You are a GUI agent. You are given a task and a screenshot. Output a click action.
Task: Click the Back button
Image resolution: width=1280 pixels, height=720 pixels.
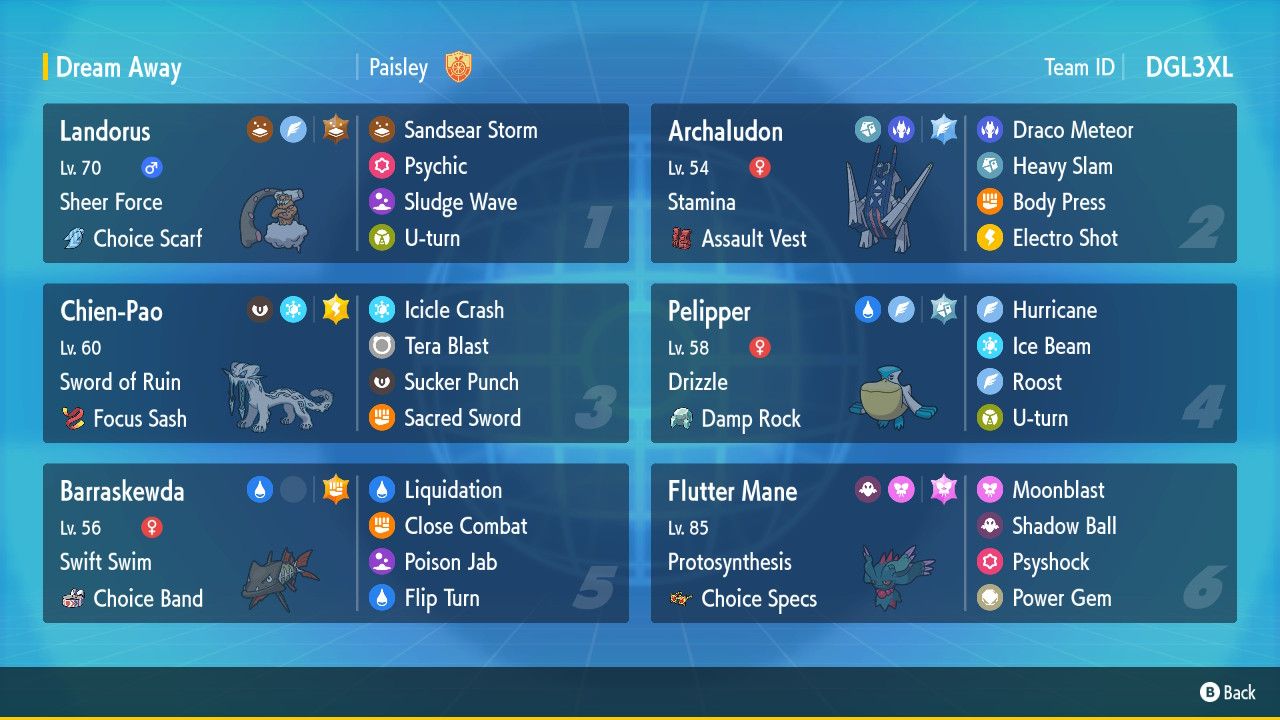1227,692
